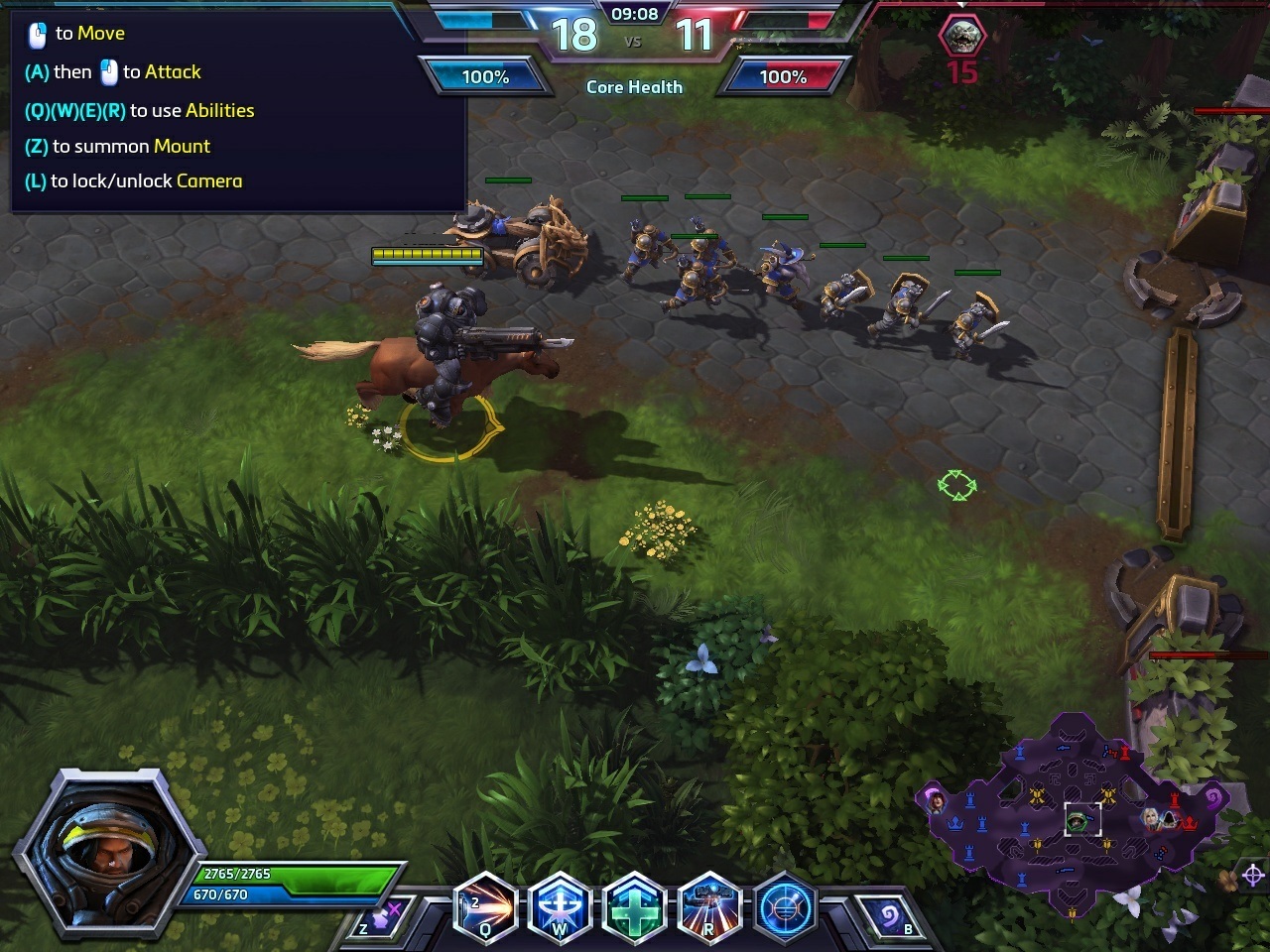Viewport: 1270px width, 952px height.
Task: Select the red core crown on the minimap
Action: (x=1189, y=823)
